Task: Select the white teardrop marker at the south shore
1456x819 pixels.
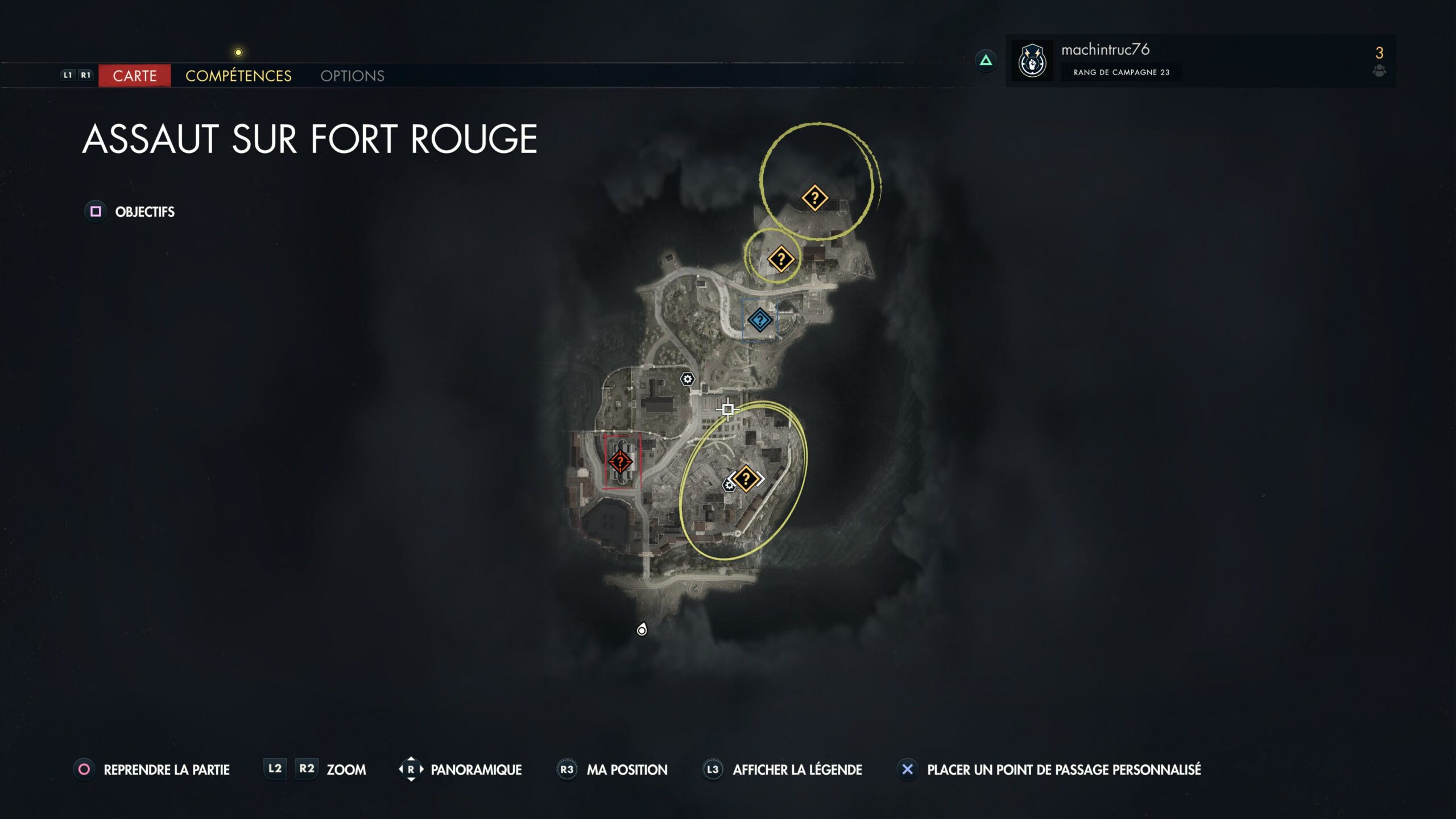Action: (642, 630)
